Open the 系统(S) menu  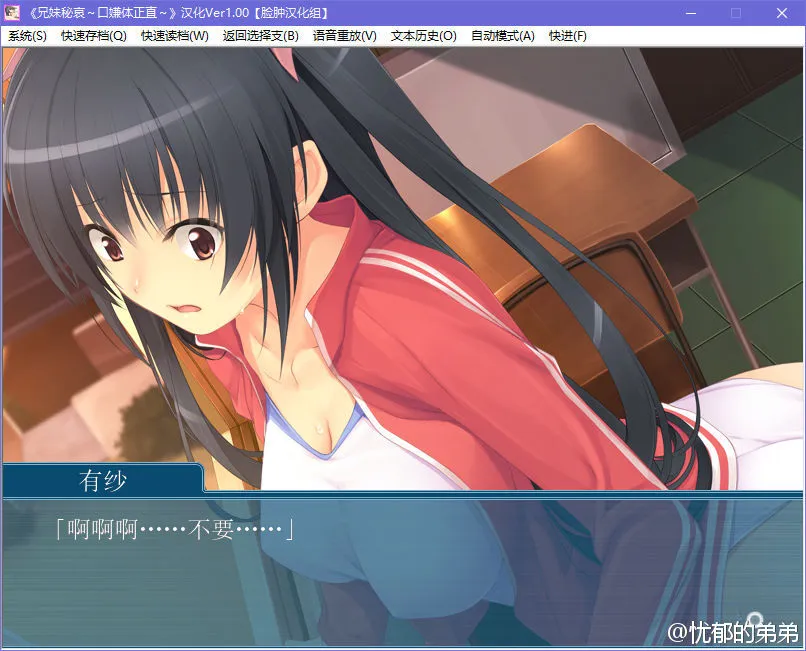pyautogui.click(x=27, y=36)
